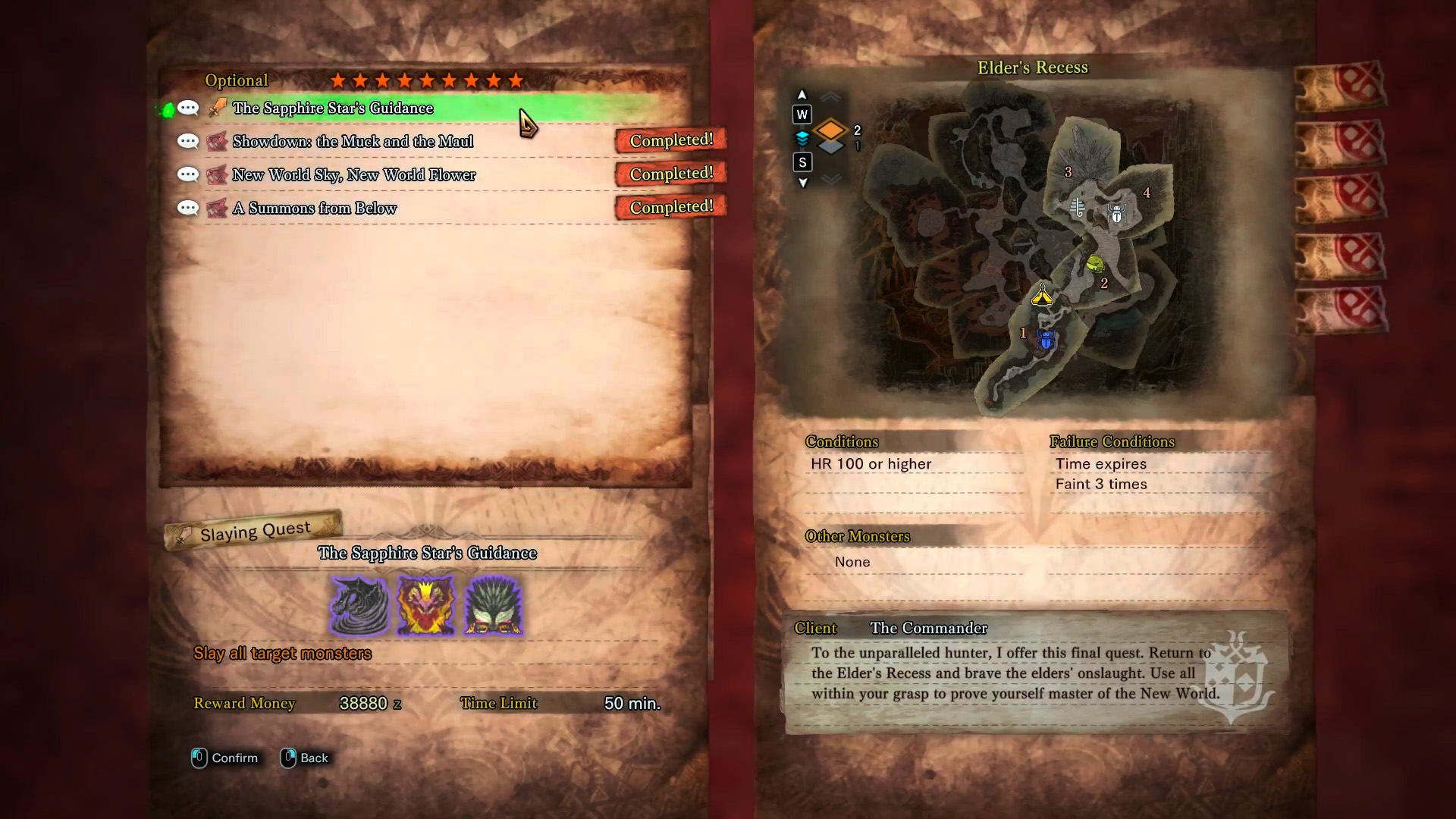Click the camp icon in map zone 4
The image size is (1456, 819).
[1116, 215]
